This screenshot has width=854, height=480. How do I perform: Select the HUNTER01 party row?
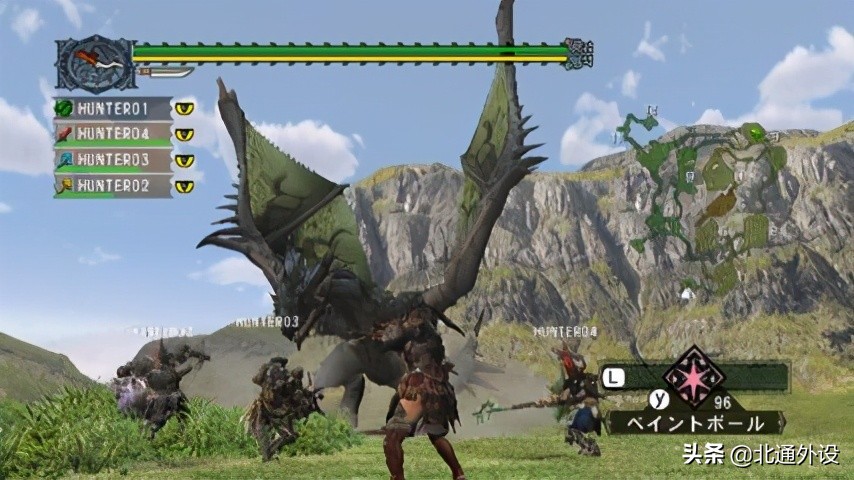point(112,108)
